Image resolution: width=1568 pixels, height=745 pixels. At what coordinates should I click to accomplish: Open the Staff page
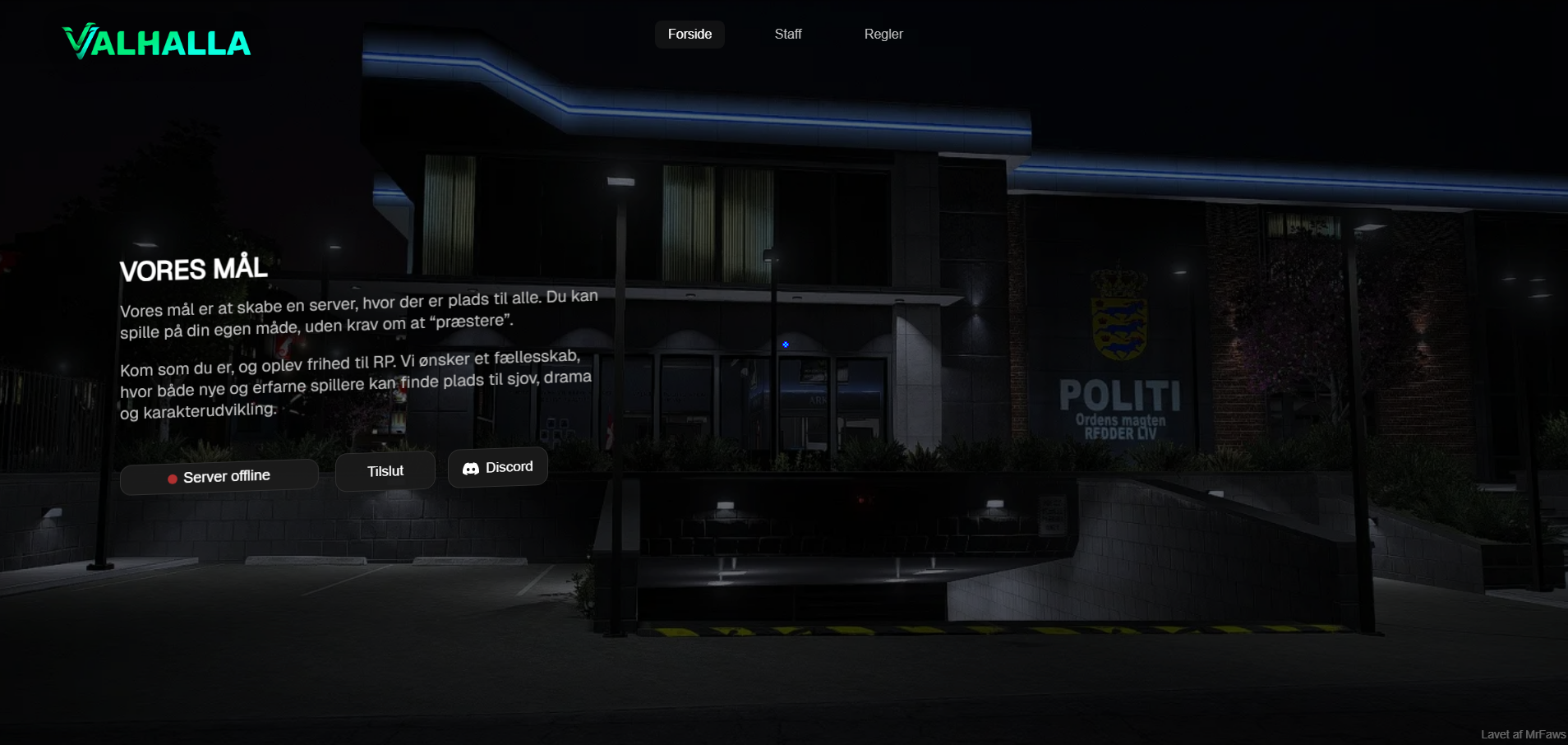787,35
